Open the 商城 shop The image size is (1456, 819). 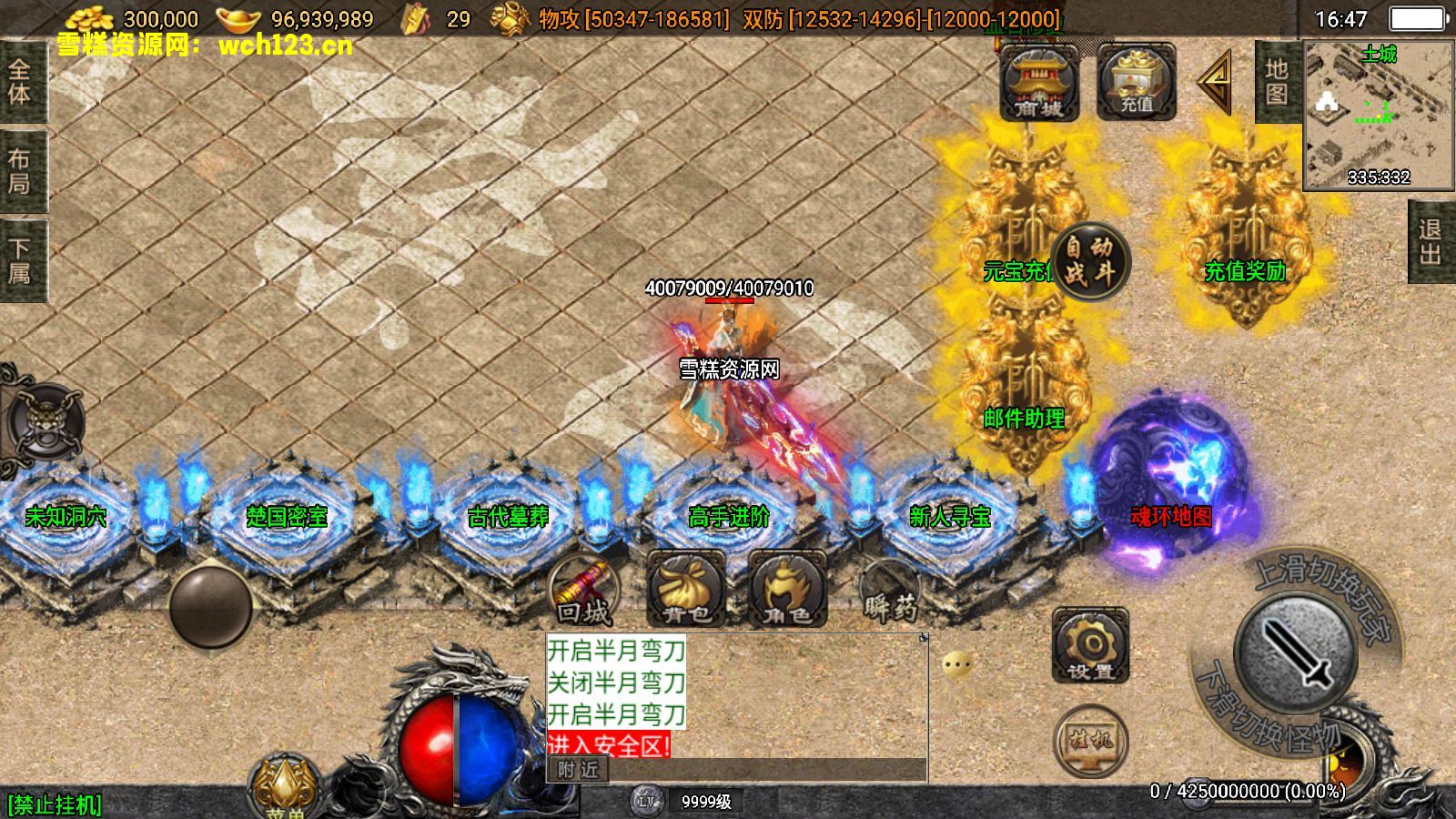1038,83
